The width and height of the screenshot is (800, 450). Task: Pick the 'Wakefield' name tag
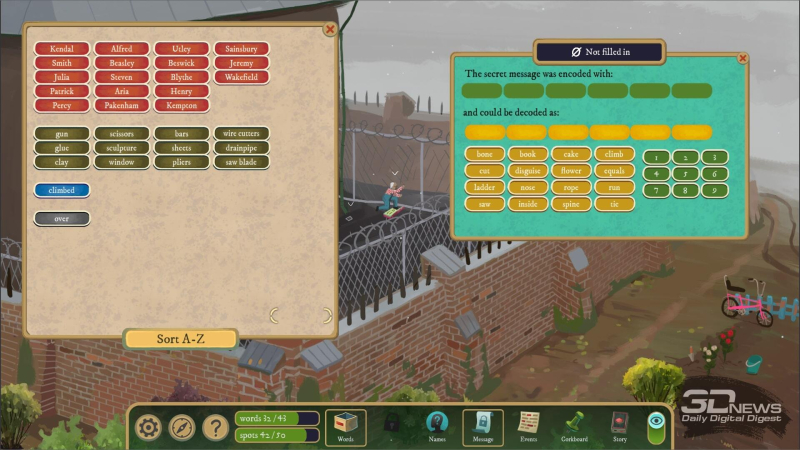241,77
